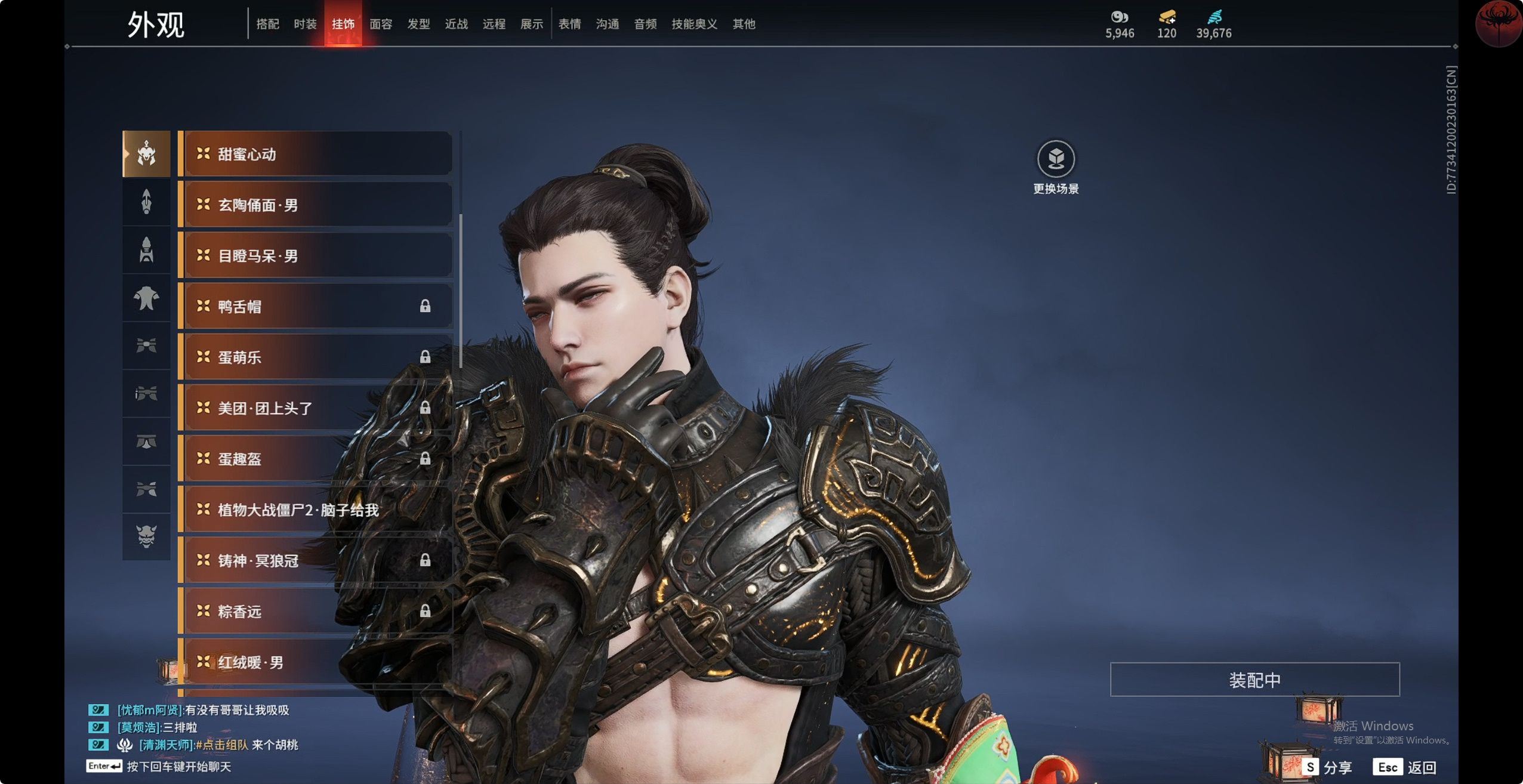Switch to the 技能奥义 tab
The width and height of the screenshot is (1523, 784).
click(x=694, y=24)
